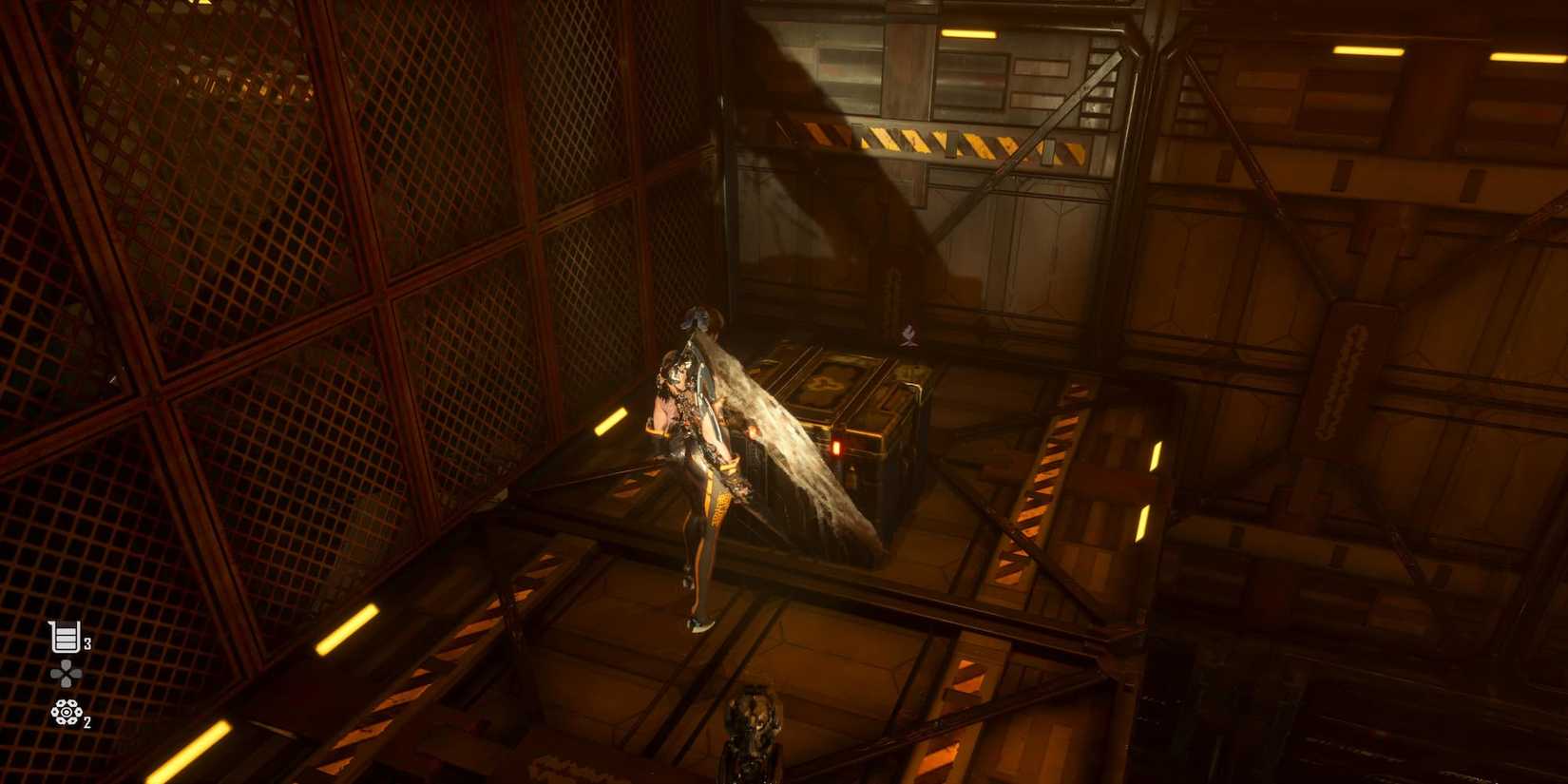
Task: Click the grenade item icon showing count 2
Action: click(x=65, y=714)
